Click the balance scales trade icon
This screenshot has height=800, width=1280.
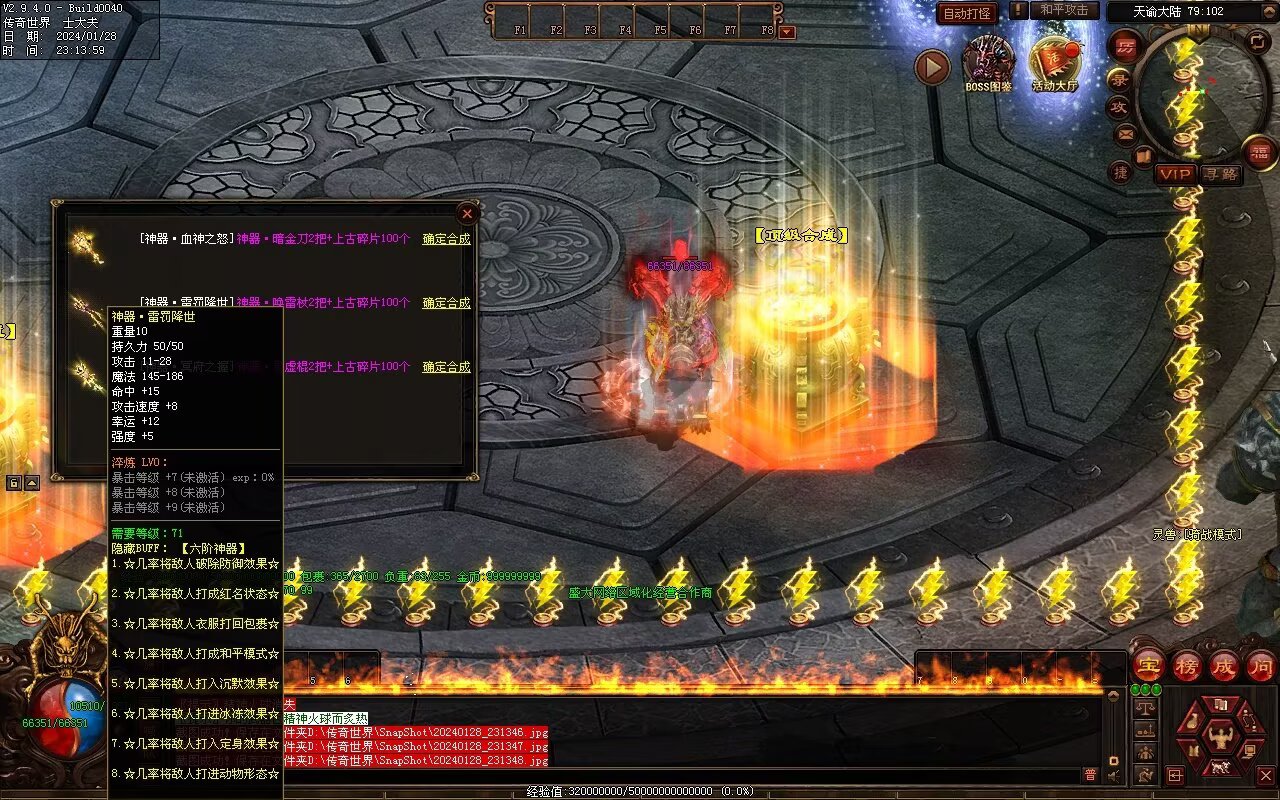point(1145,706)
